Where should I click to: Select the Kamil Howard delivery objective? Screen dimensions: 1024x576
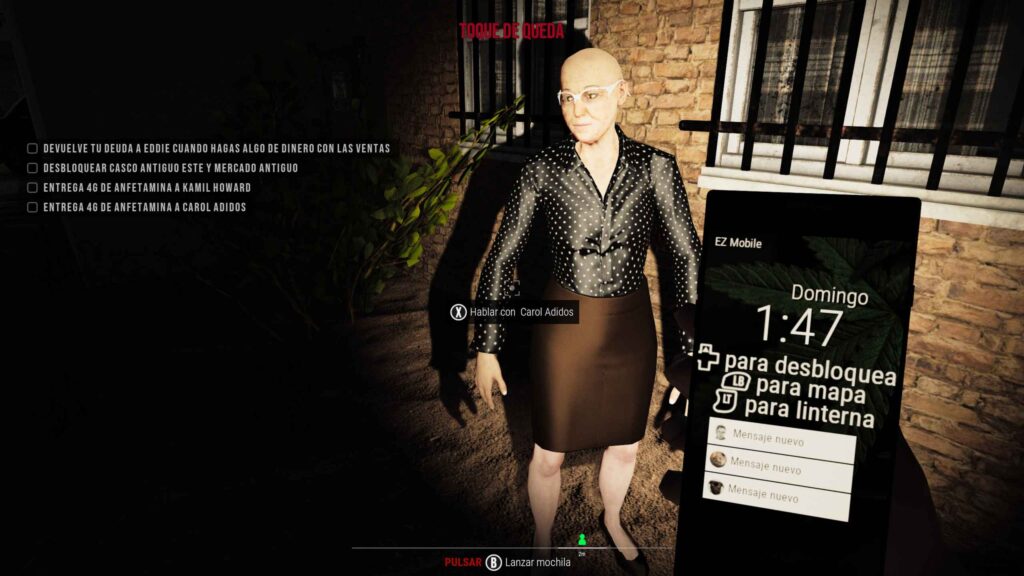pyautogui.click(x=32, y=187)
